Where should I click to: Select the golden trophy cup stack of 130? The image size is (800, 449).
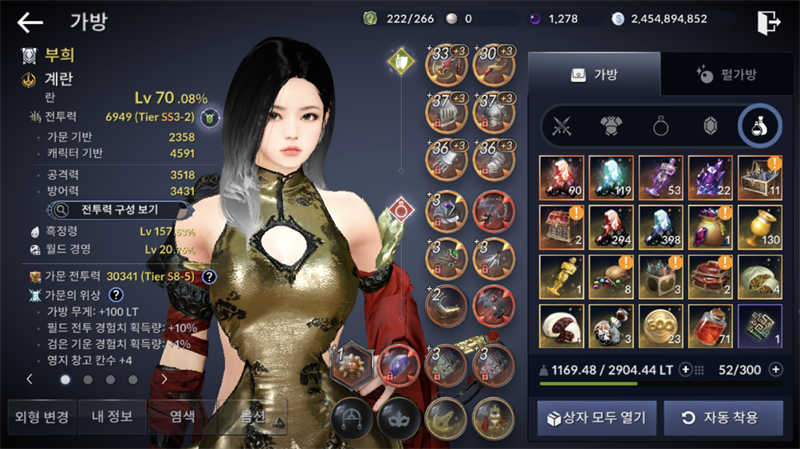click(762, 226)
